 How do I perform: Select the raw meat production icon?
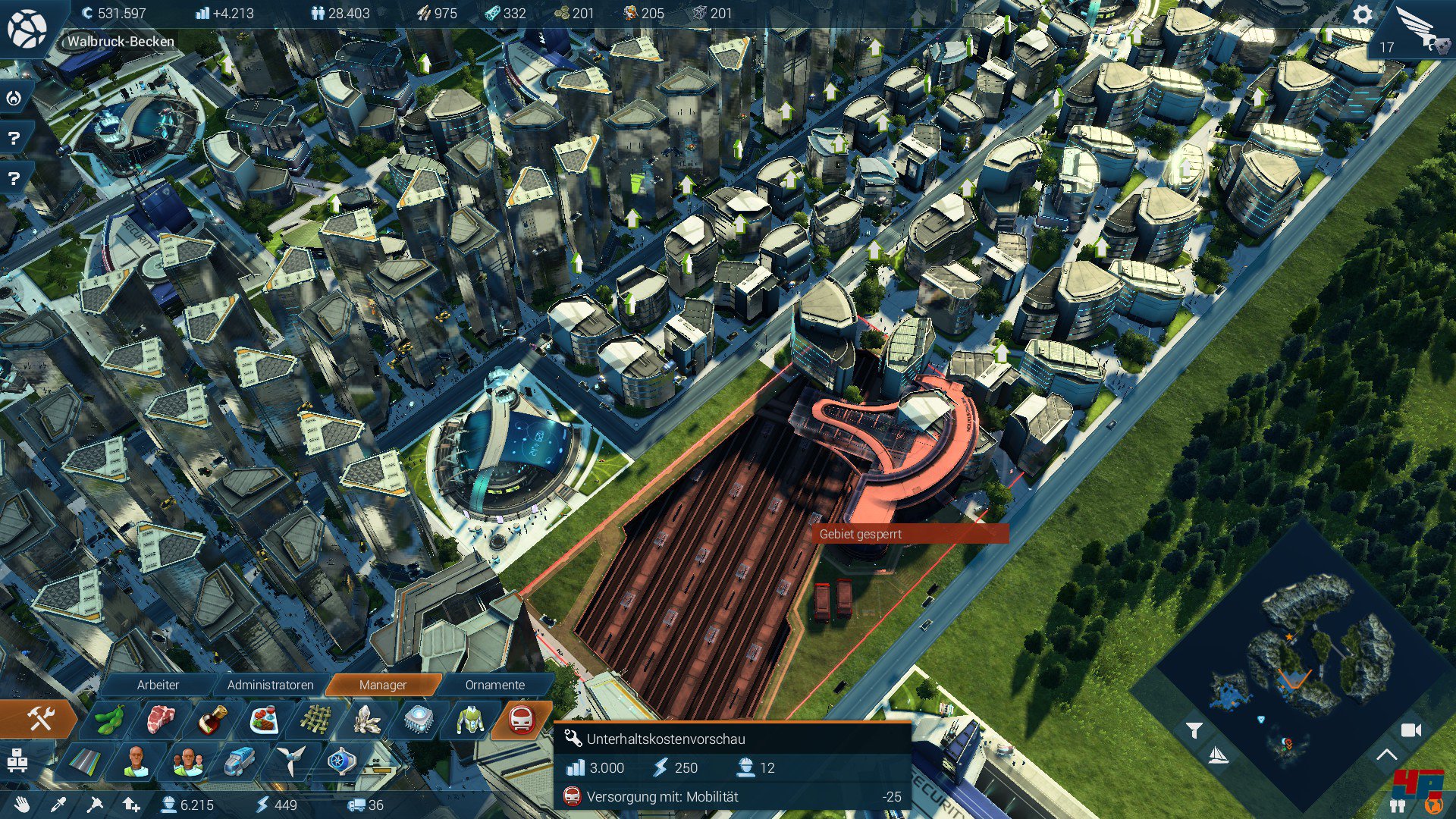point(161,720)
